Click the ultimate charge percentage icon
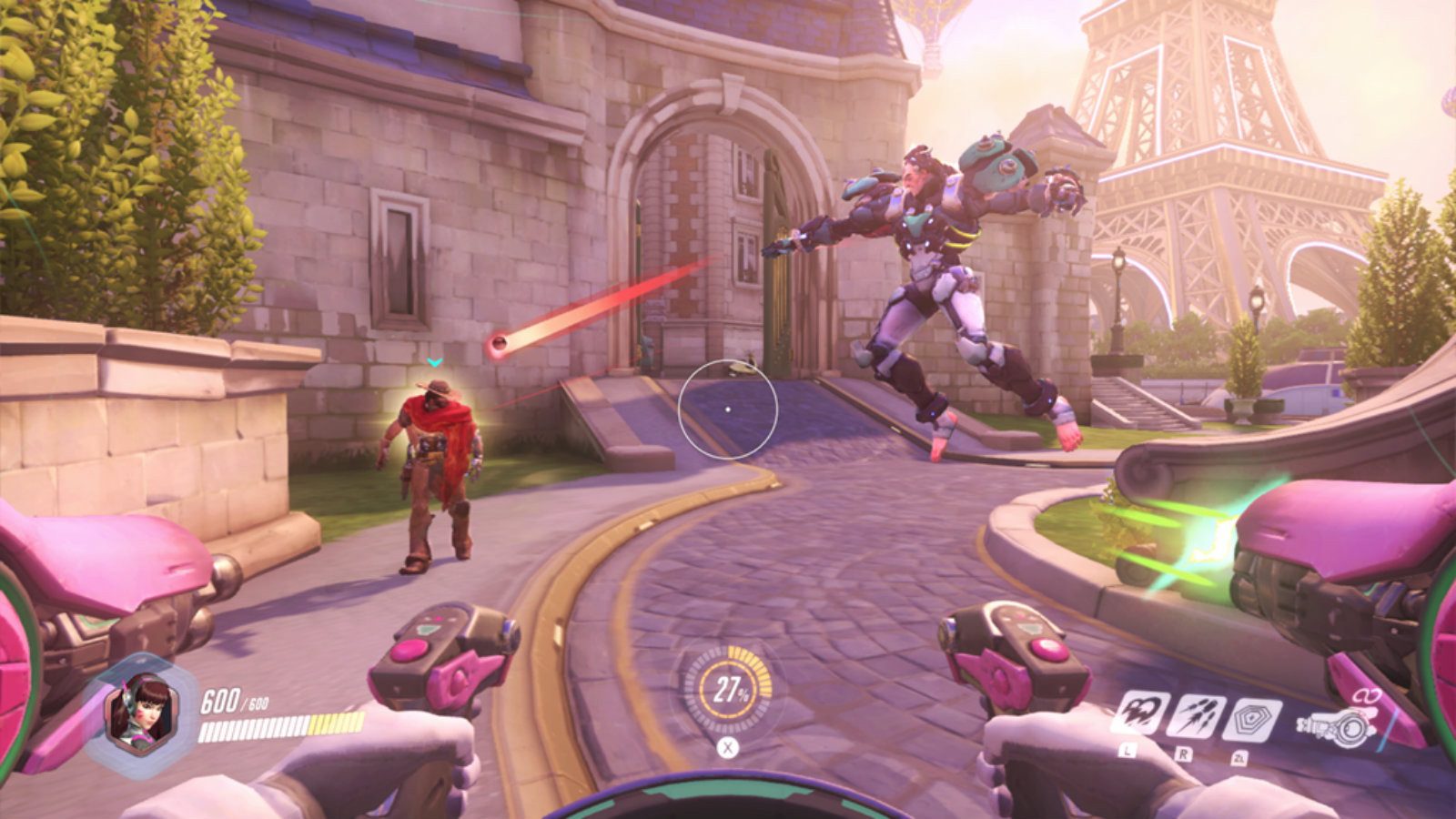1456x819 pixels. 728,690
